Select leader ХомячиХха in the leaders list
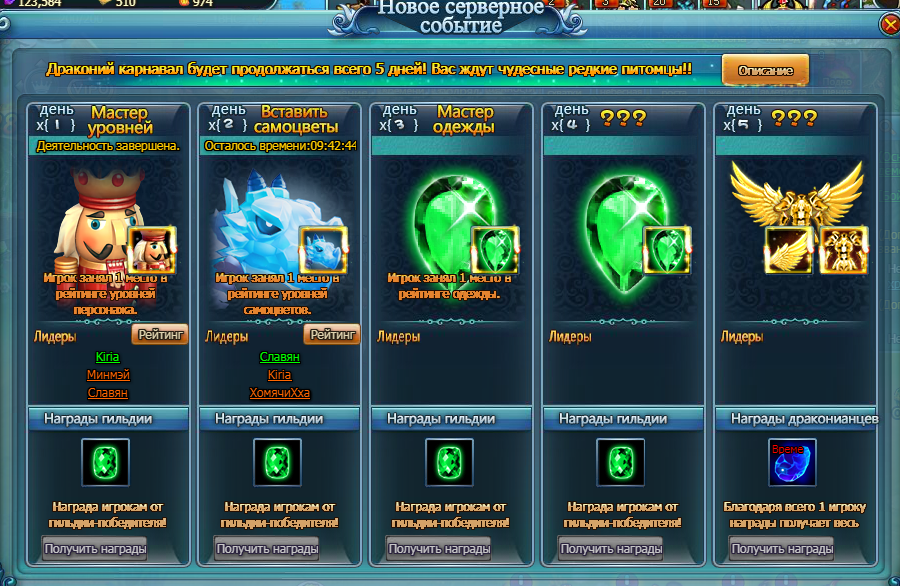This screenshot has width=900, height=586. pyautogui.click(x=279, y=393)
